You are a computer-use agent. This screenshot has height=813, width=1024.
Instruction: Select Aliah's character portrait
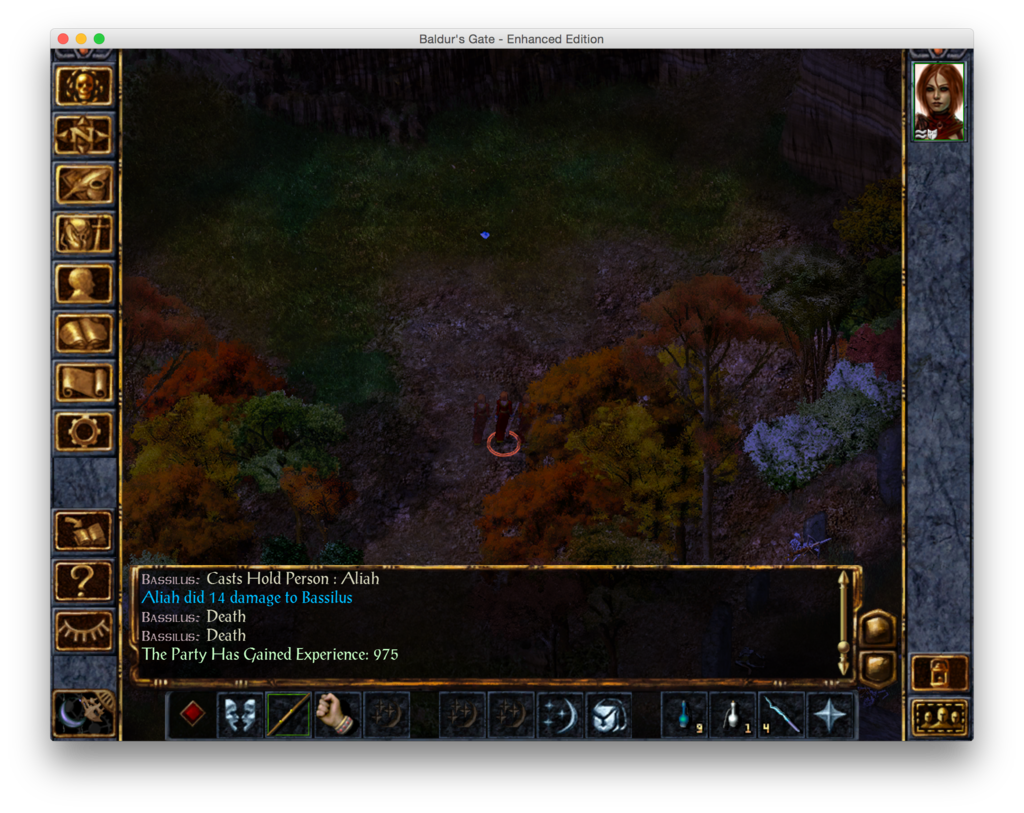coord(939,101)
